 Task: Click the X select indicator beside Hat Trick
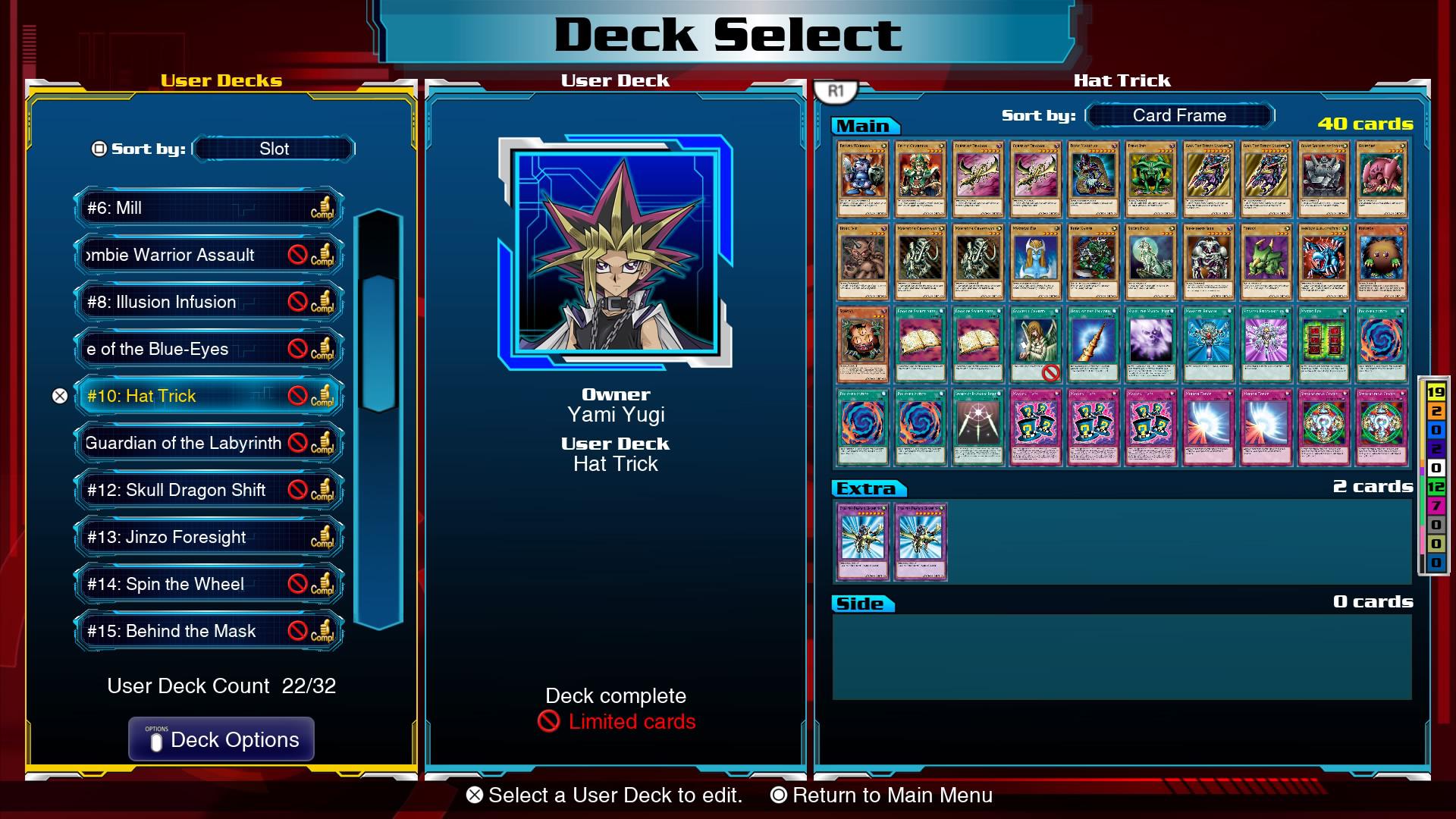(60, 396)
